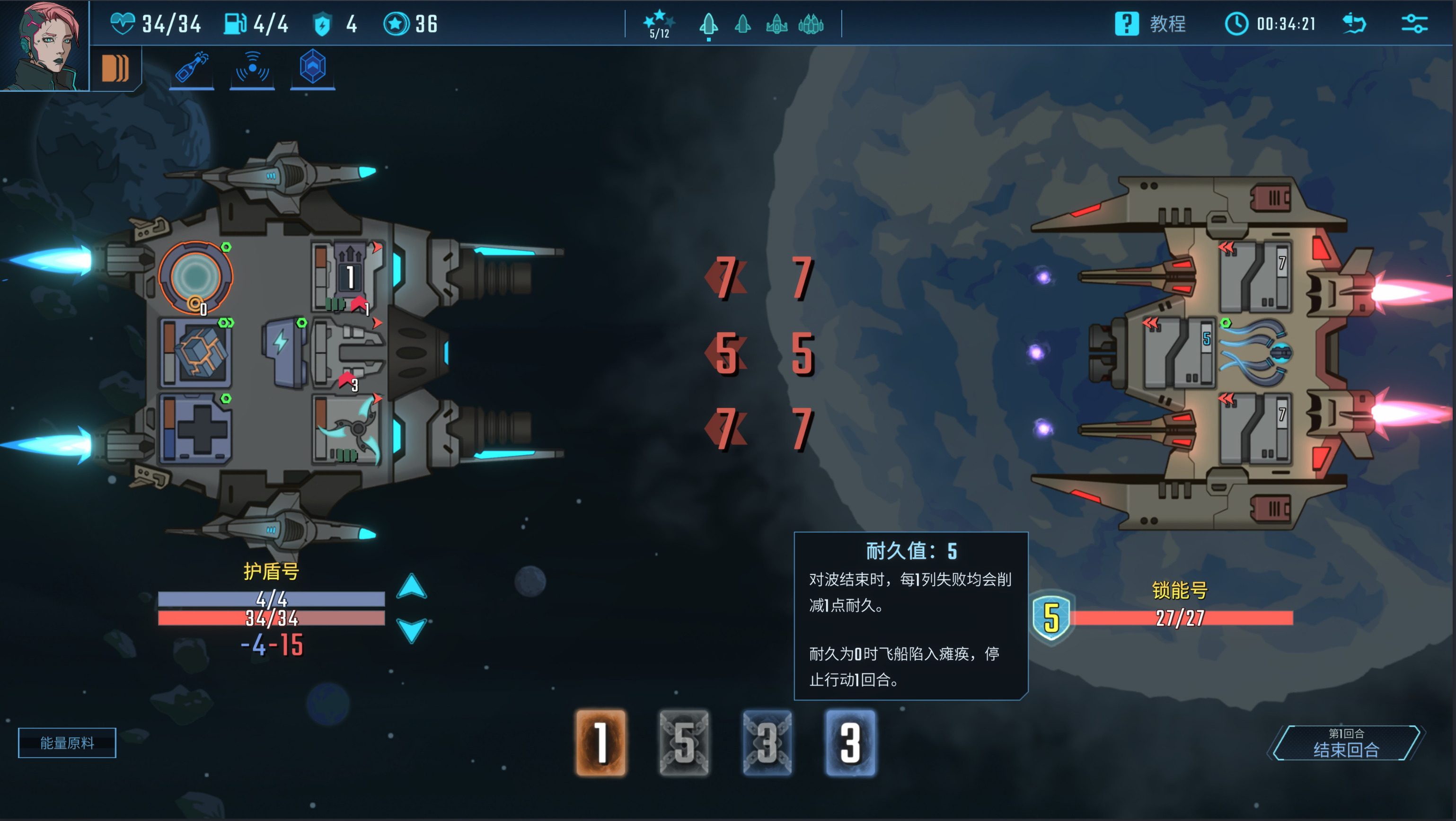
Task: Click the swap arrows icon beside the timer
Action: pos(1354,24)
